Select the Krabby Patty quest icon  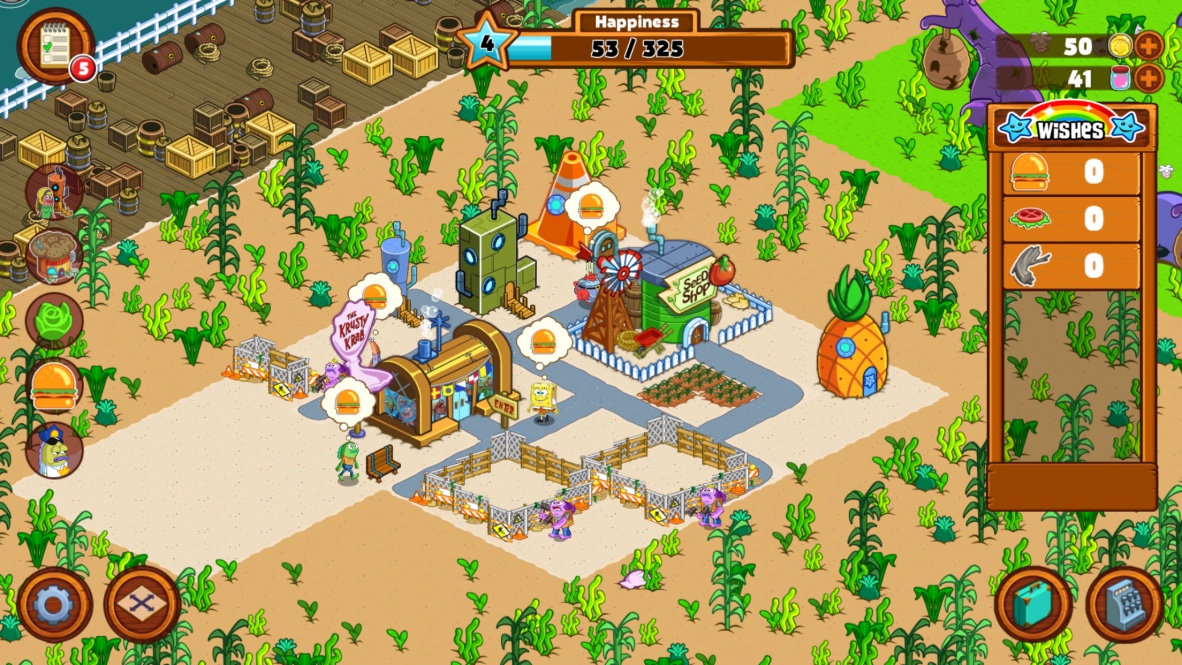tap(55, 386)
